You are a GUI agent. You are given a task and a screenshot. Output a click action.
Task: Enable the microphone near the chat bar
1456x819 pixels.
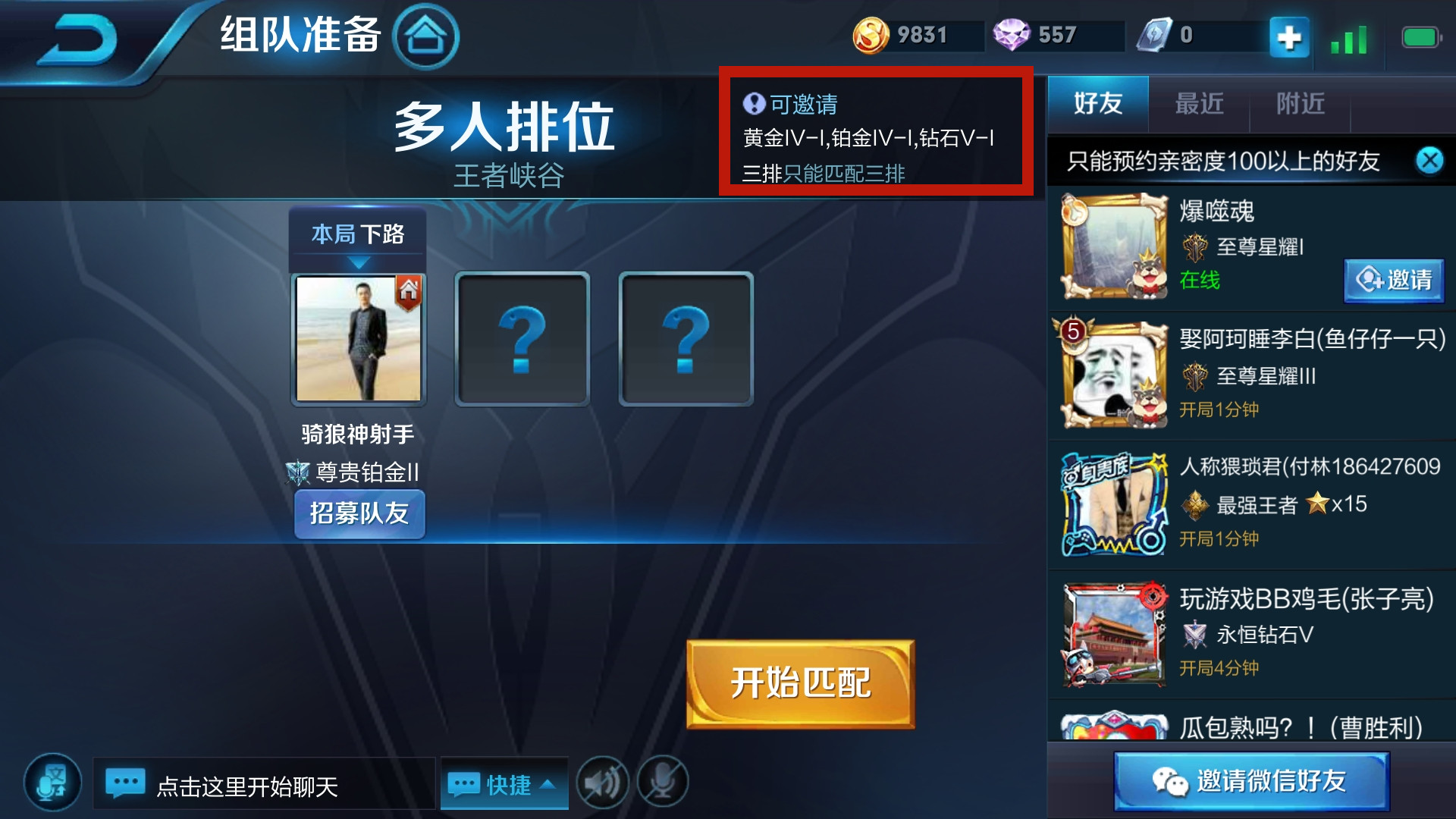pyautogui.click(x=661, y=783)
